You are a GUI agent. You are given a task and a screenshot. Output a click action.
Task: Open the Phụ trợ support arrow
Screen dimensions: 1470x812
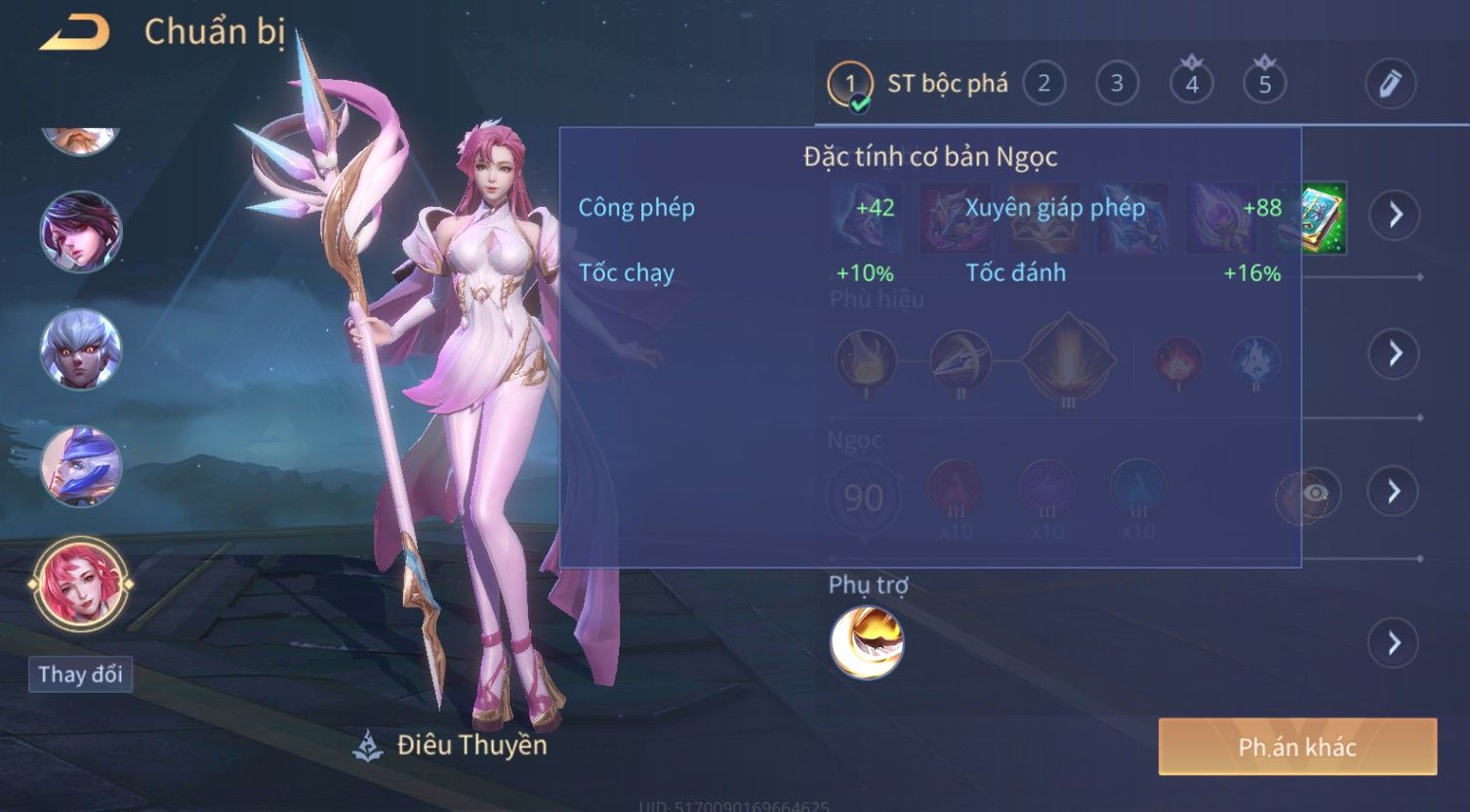point(1394,643)
